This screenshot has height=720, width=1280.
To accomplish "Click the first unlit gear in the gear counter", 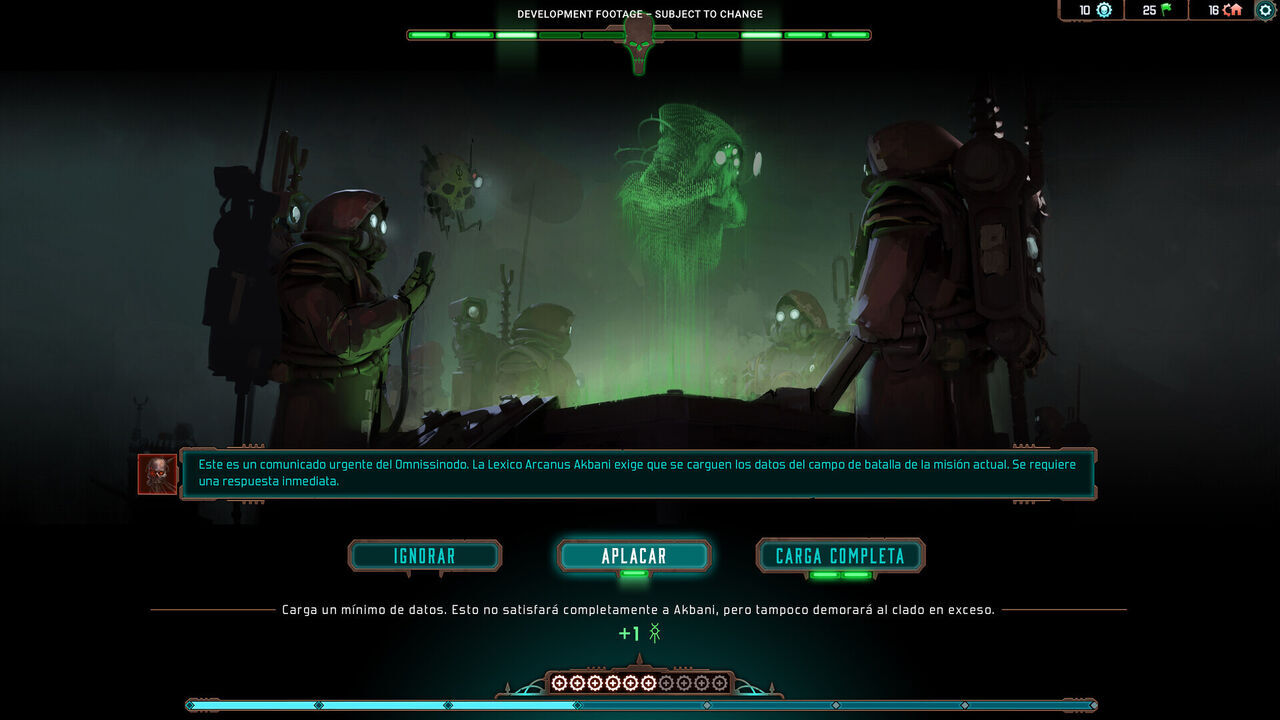I will [667, 683].
